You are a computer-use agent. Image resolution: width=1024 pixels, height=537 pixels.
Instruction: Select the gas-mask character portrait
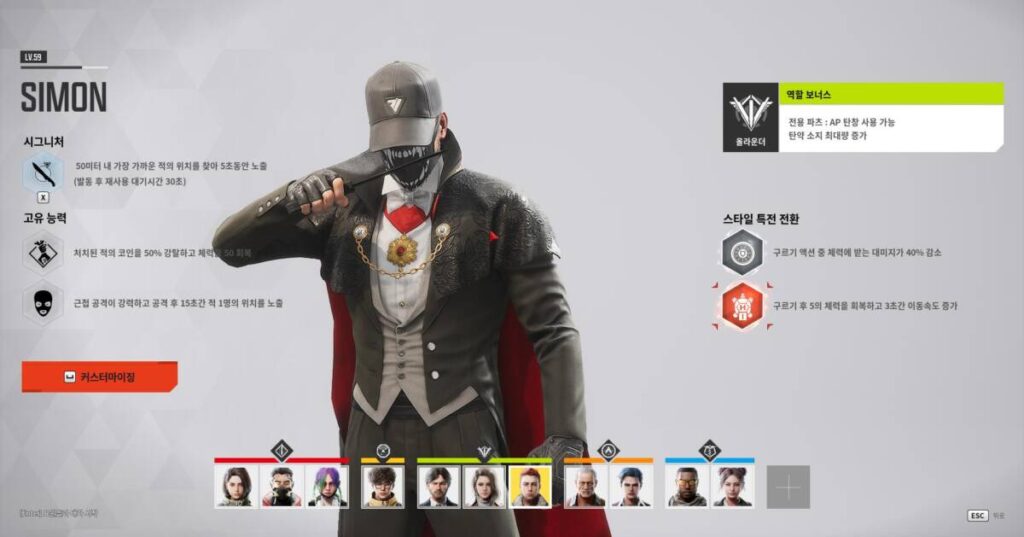(x=282, y=487)
